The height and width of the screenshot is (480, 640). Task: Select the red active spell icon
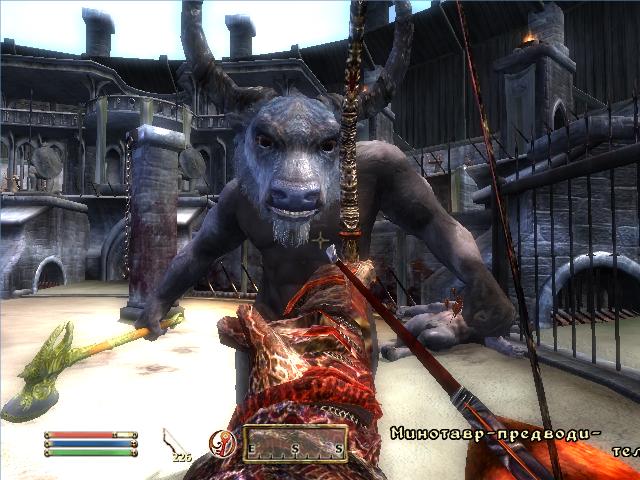(x=221, y=444)
